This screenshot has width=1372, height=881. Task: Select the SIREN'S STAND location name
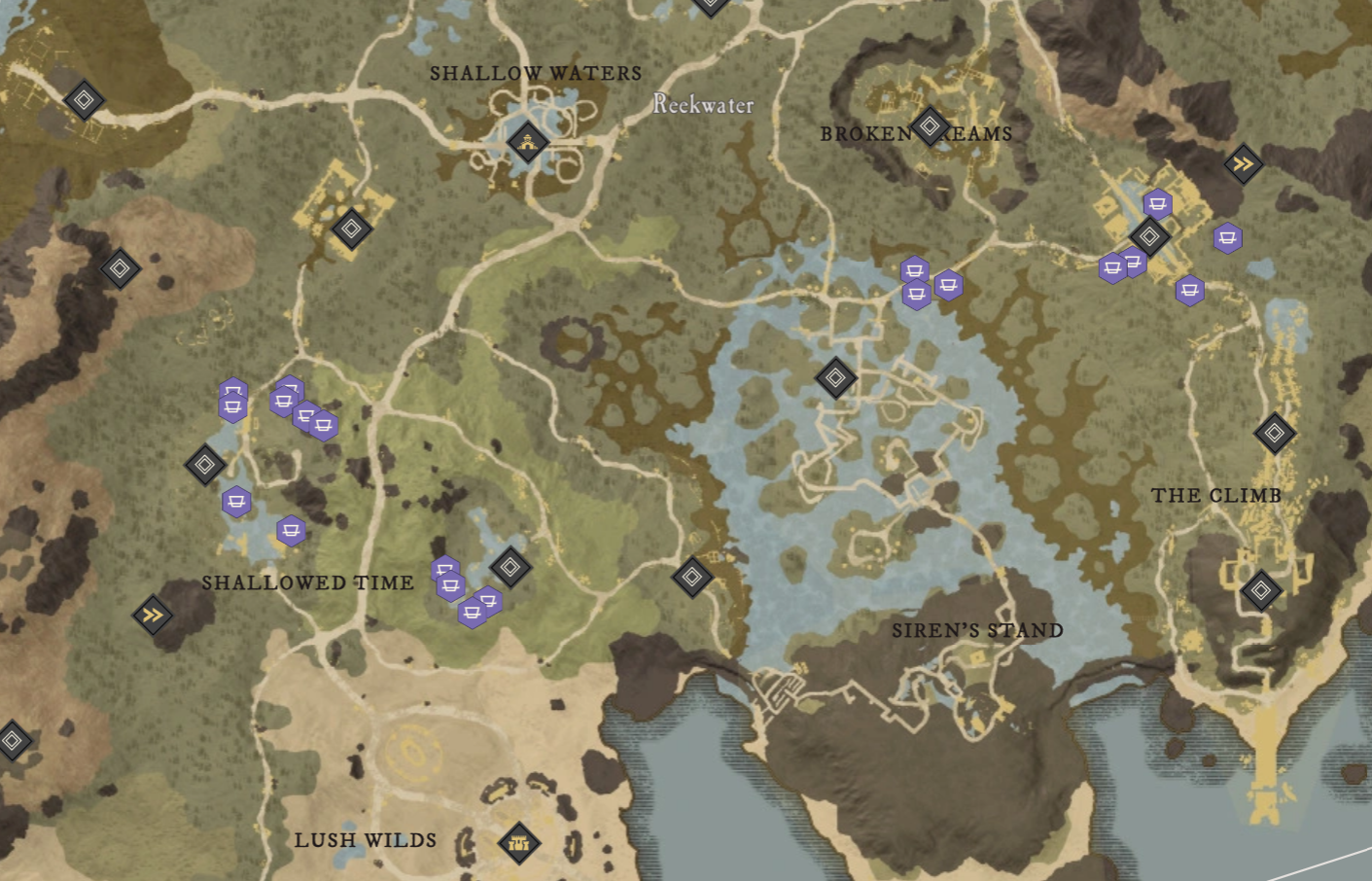pyautogui.click(x=977, y=630)
